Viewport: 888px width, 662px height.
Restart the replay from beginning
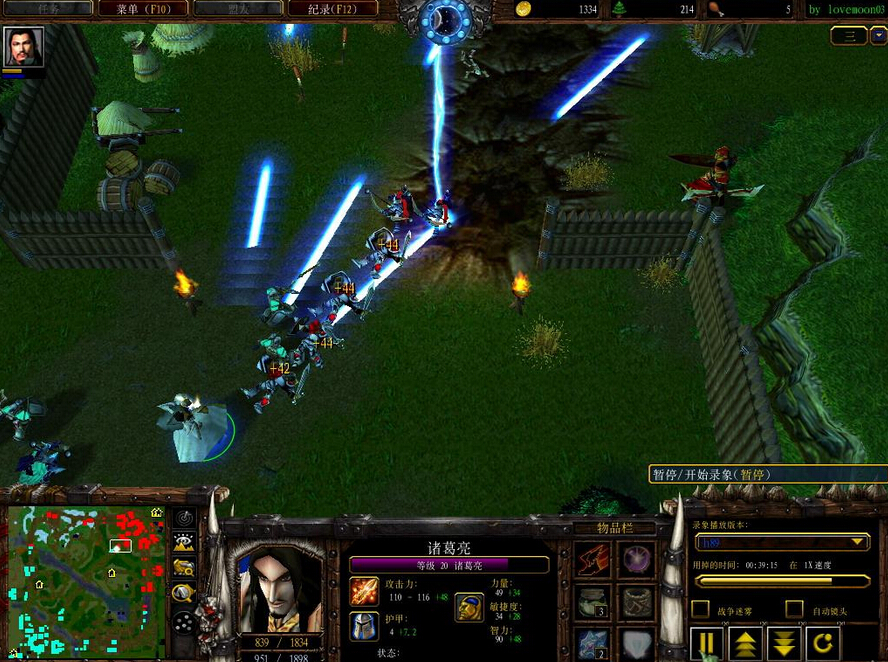[x=822, y=643]
